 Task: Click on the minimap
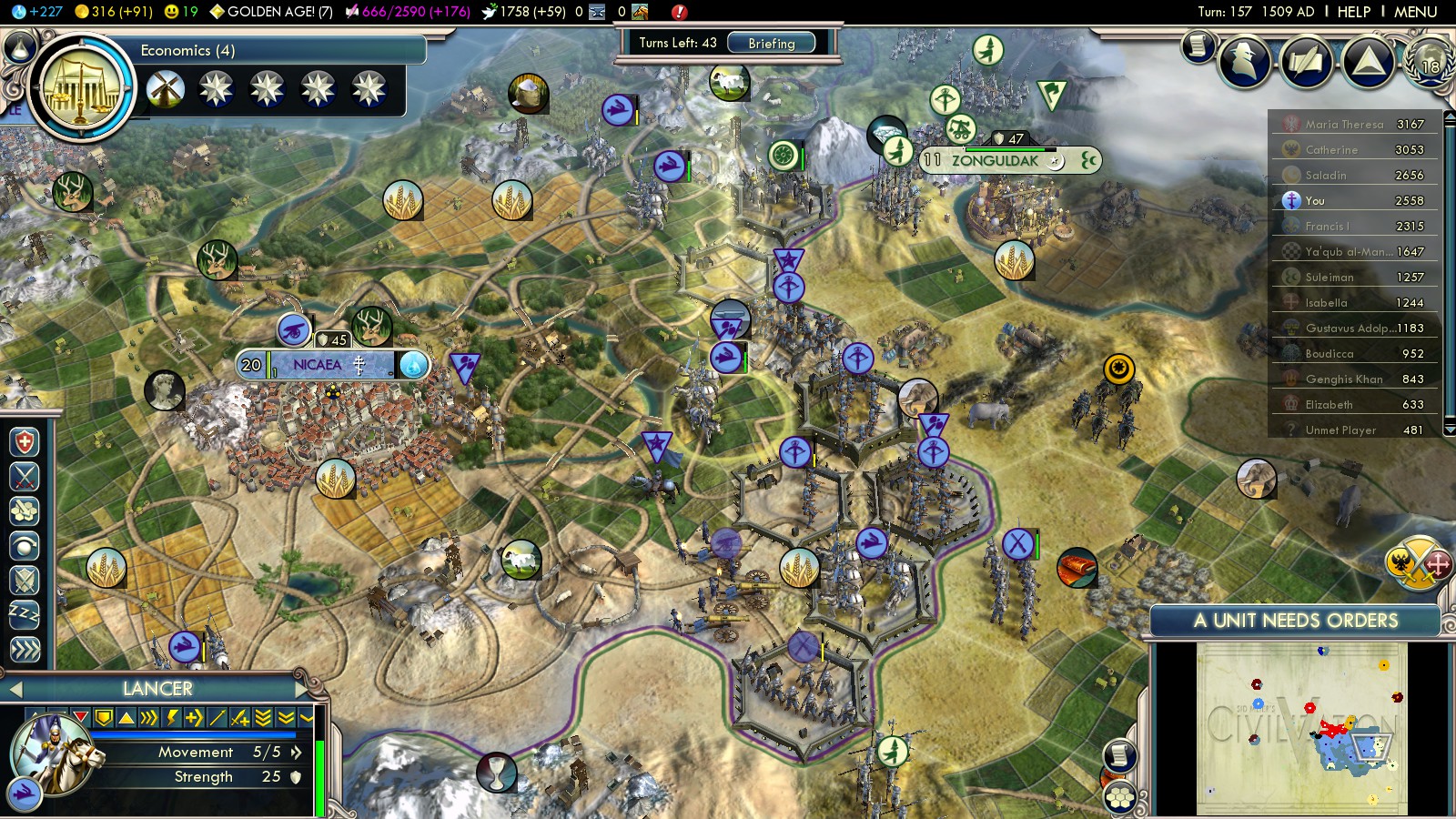[1301, 728]
